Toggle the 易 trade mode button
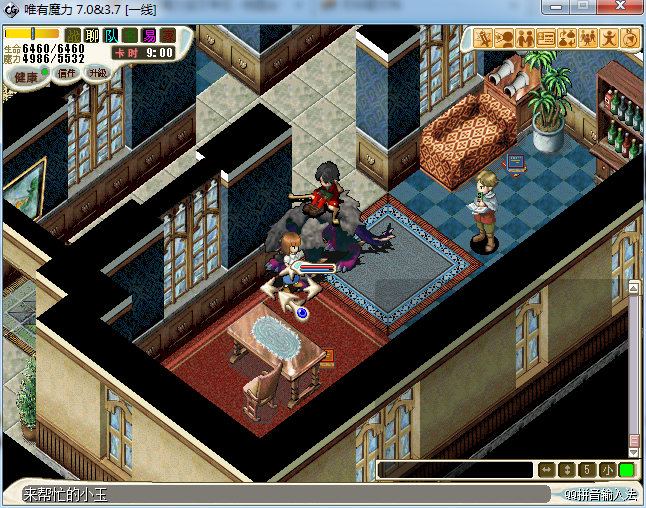 coord(149,35)
